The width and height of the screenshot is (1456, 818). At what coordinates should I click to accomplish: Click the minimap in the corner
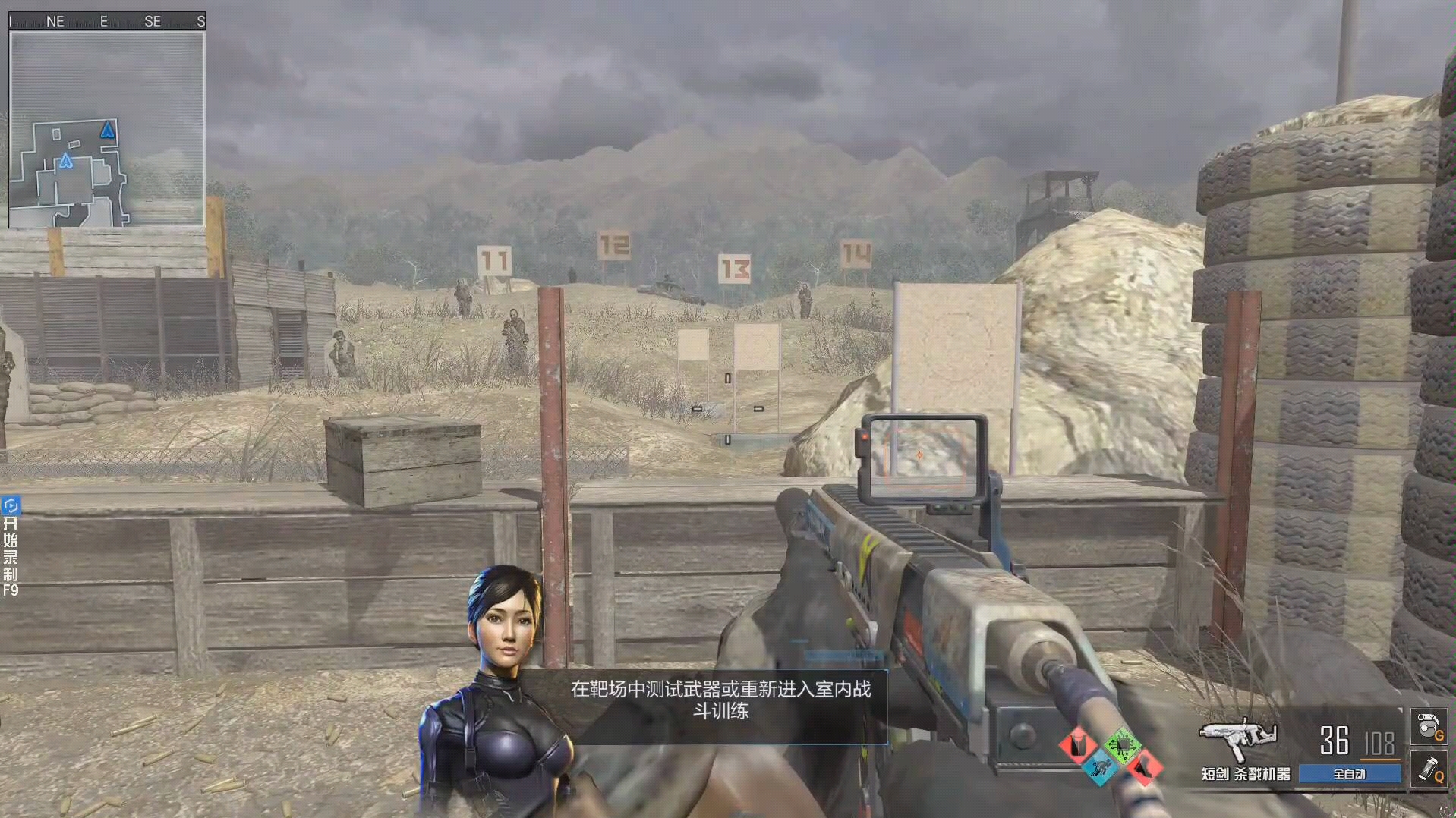(x=107, y=129)
